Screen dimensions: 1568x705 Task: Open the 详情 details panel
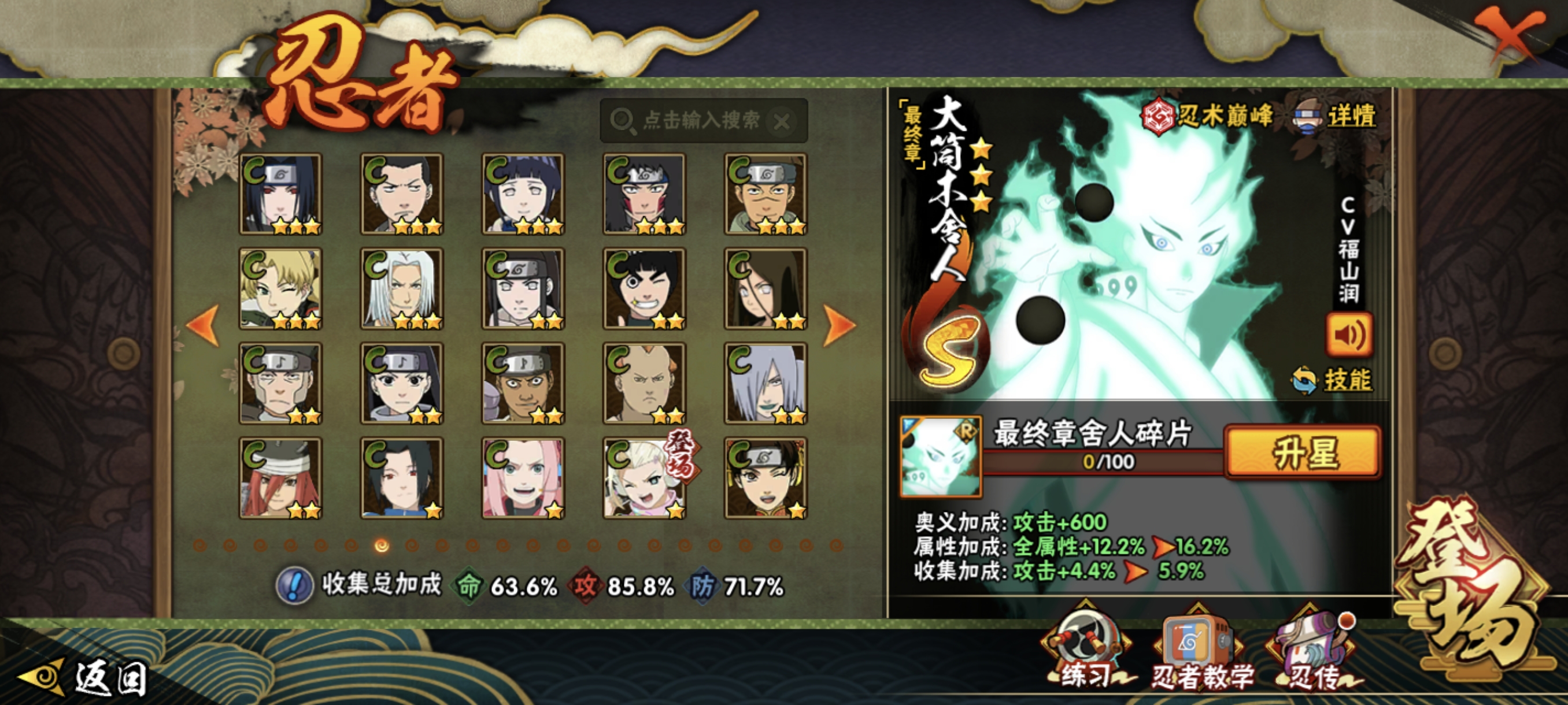coord(1336,116)
